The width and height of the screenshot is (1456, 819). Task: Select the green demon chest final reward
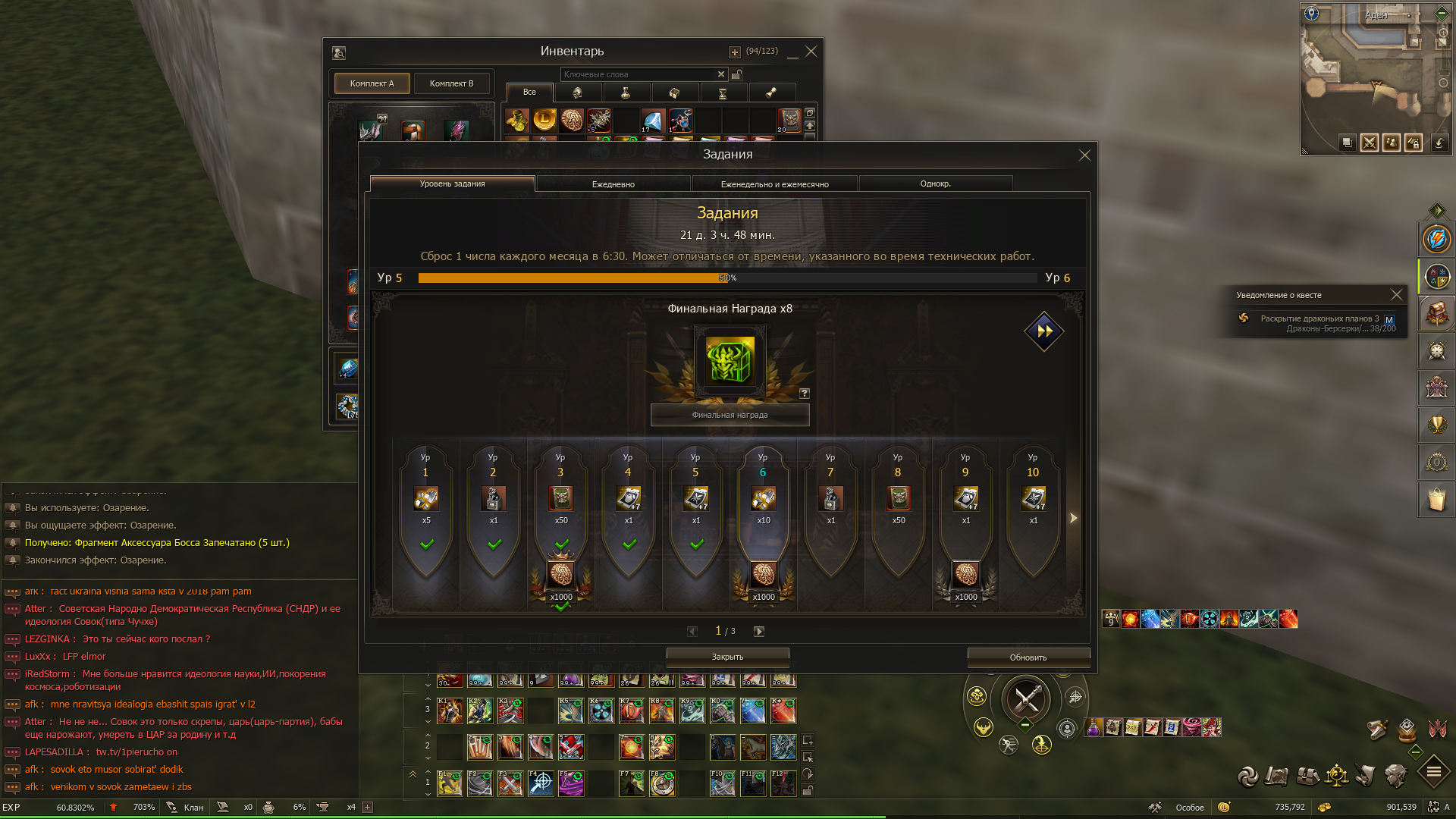[730, 361]
